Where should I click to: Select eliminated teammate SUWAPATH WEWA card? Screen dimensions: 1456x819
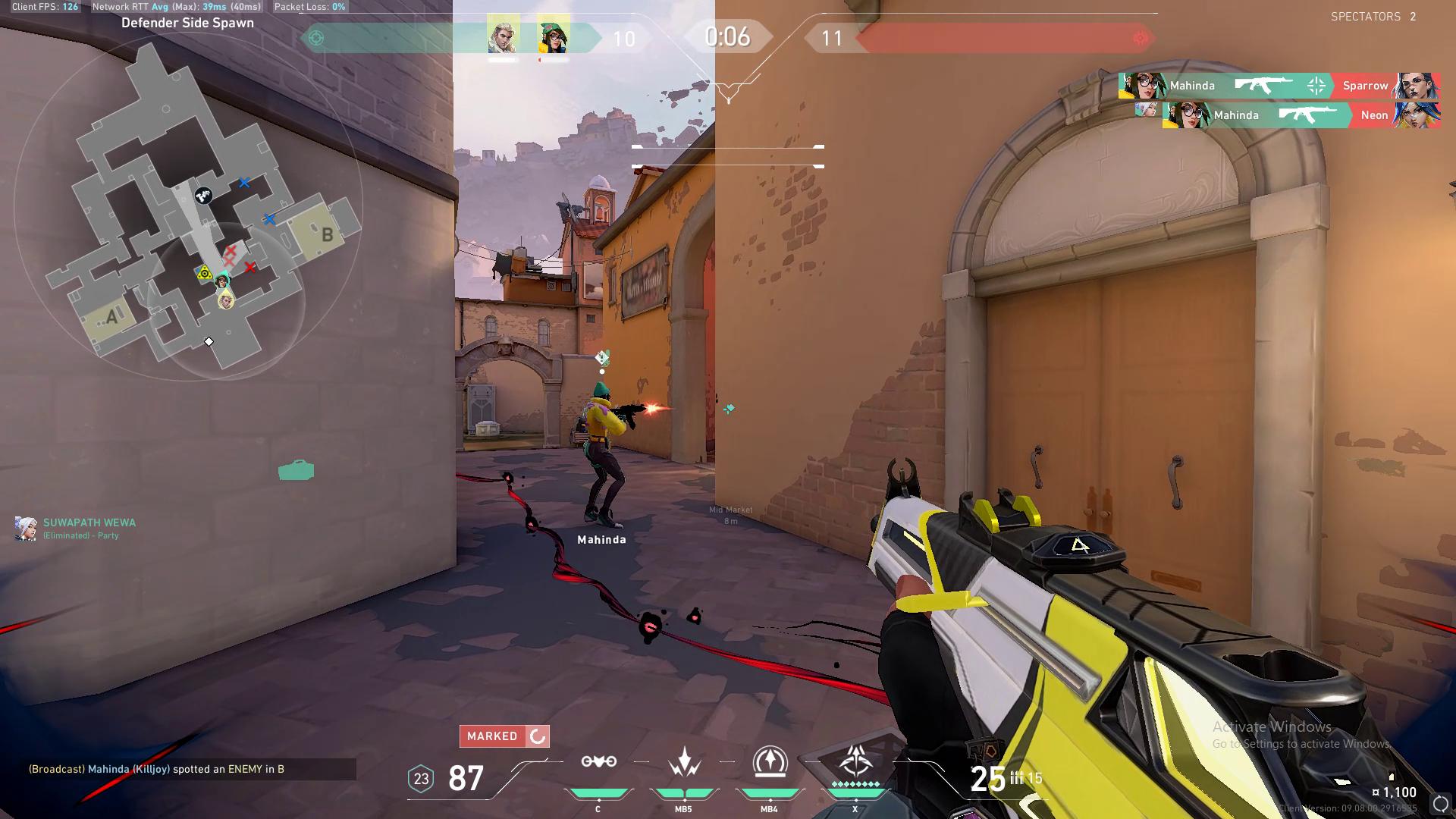coord(76,528)
